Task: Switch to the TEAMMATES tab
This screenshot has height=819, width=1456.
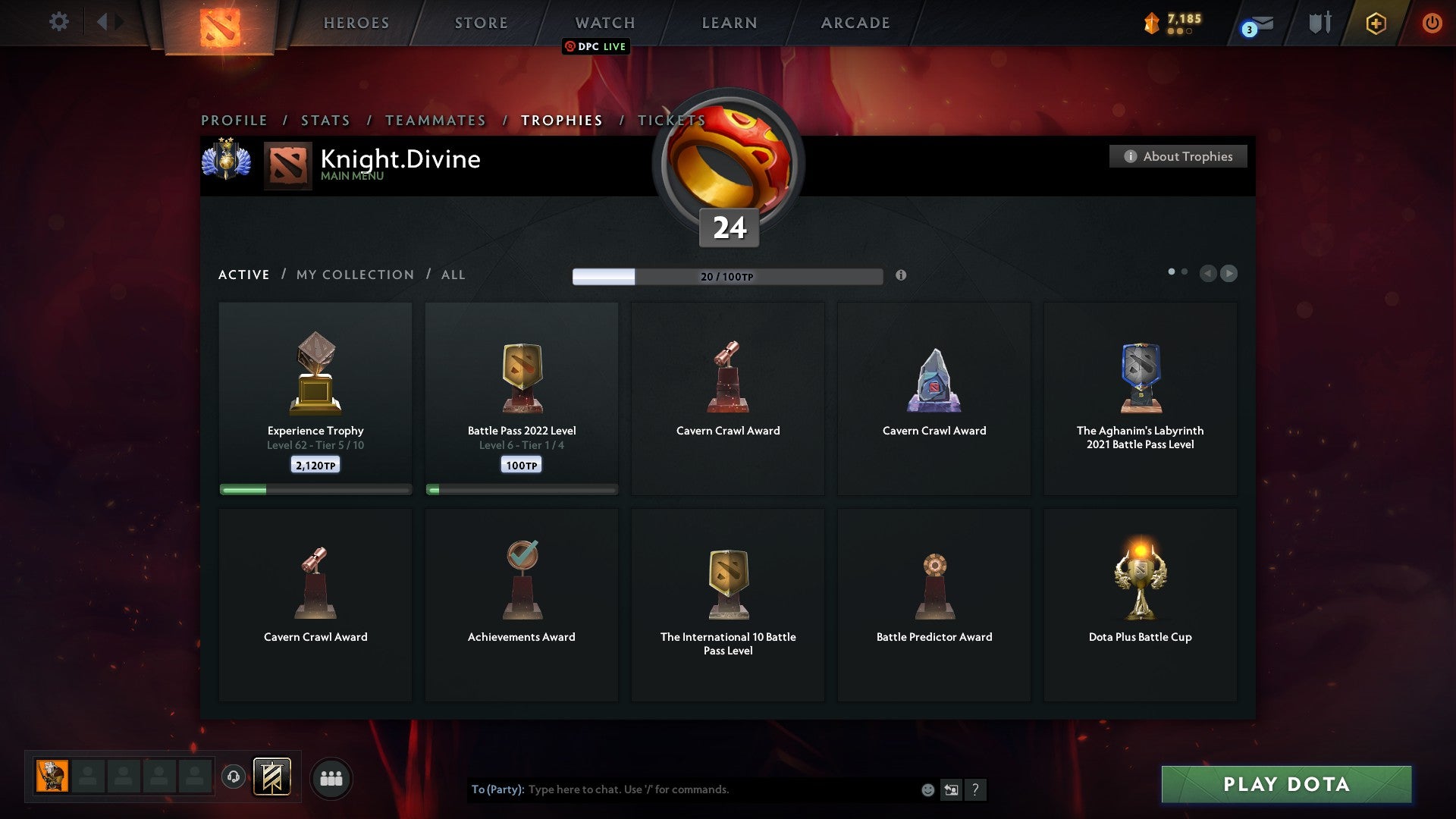Action: [435, 120]
